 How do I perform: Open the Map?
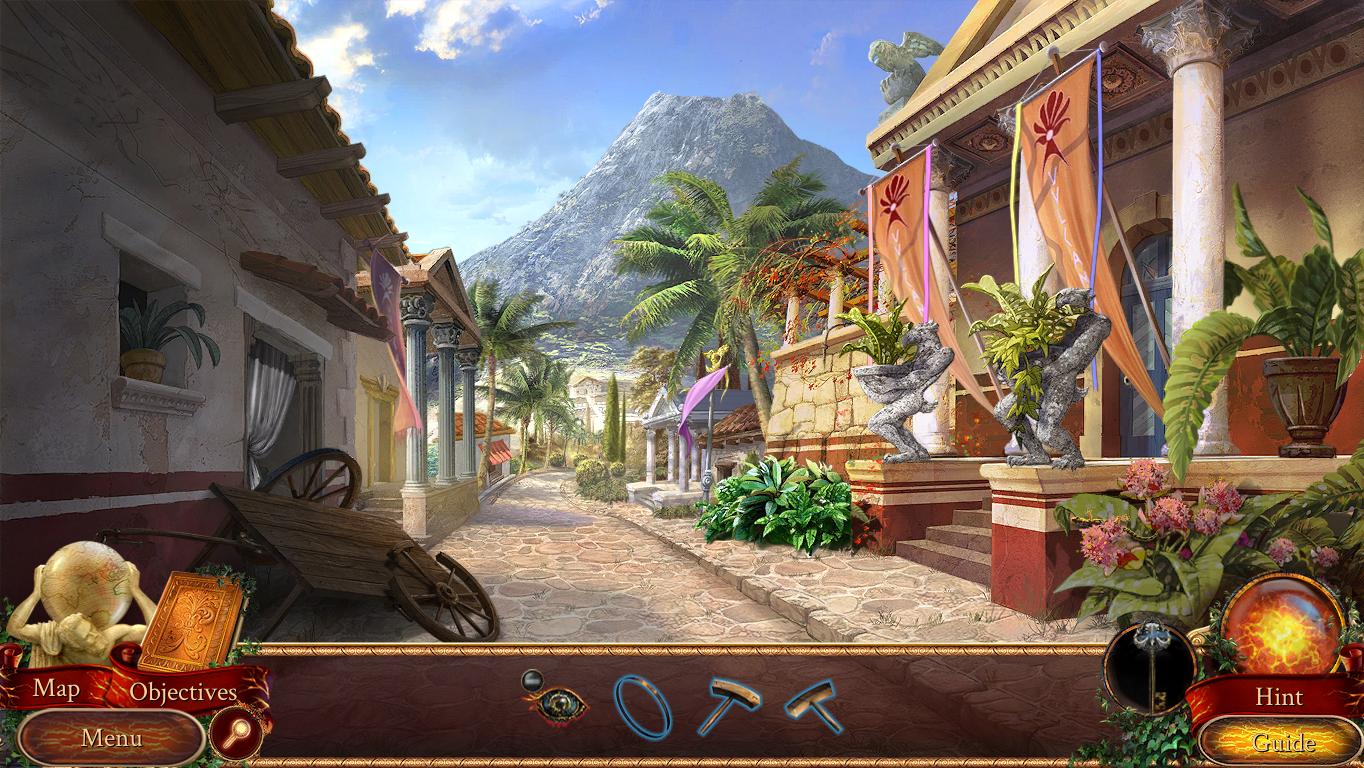coord(57,689)
